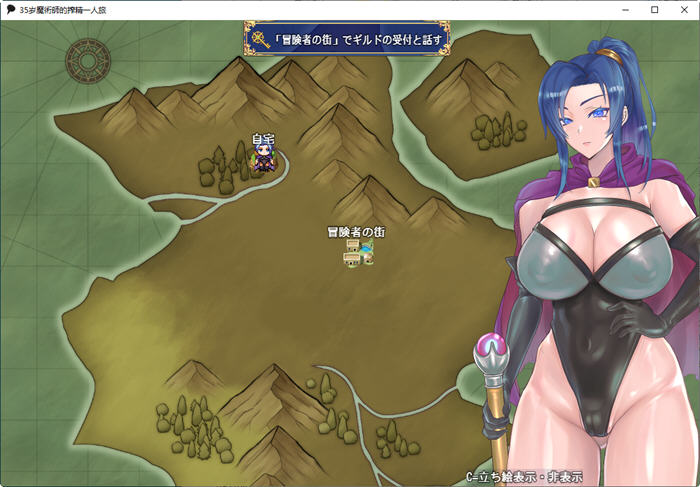Image resolution: width=700 pixels, height=487 pixels.
Task: Minimize the game window
Action: tap(626, 9)
